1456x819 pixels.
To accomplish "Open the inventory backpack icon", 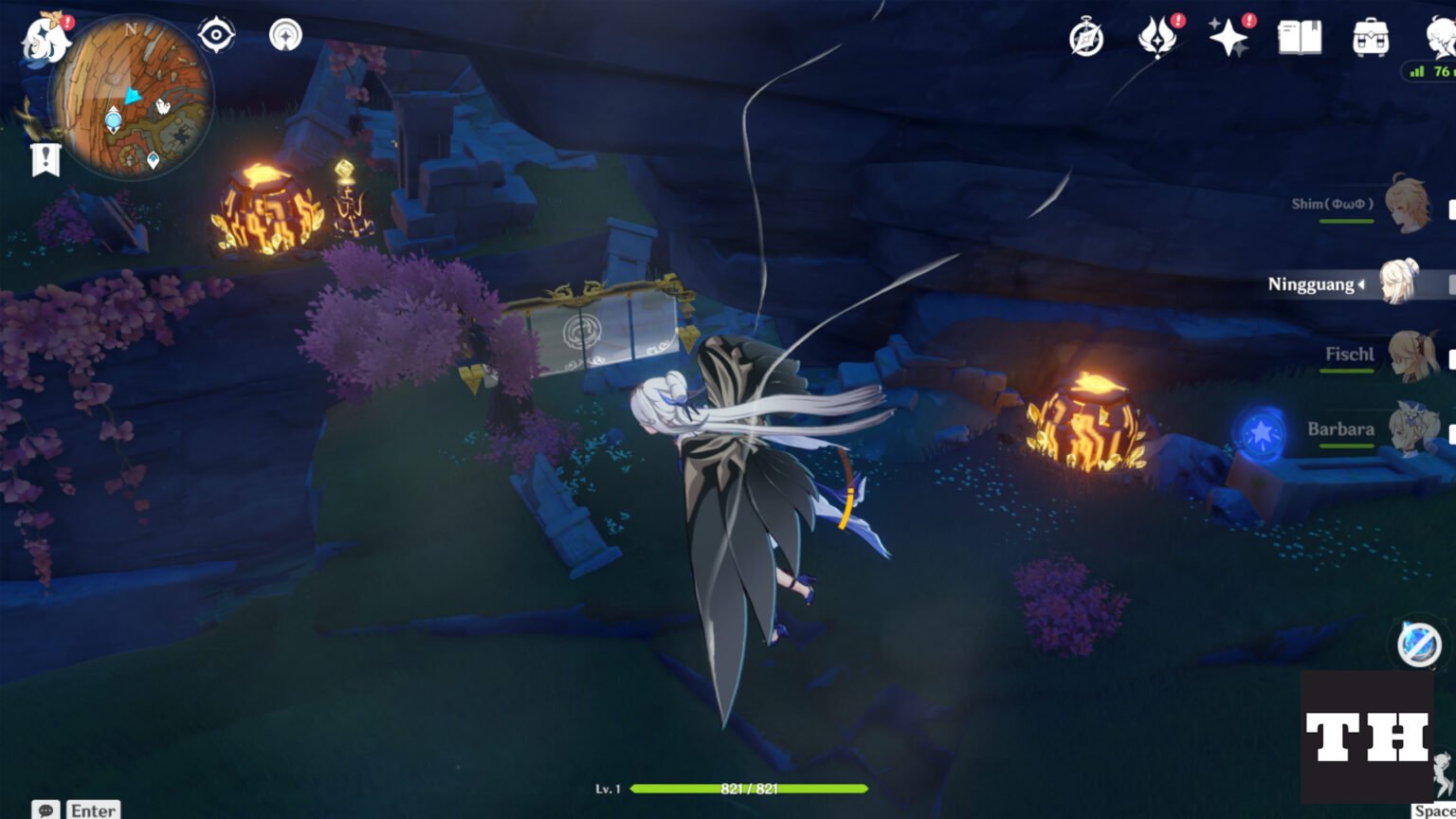I will pos(1371,39).
